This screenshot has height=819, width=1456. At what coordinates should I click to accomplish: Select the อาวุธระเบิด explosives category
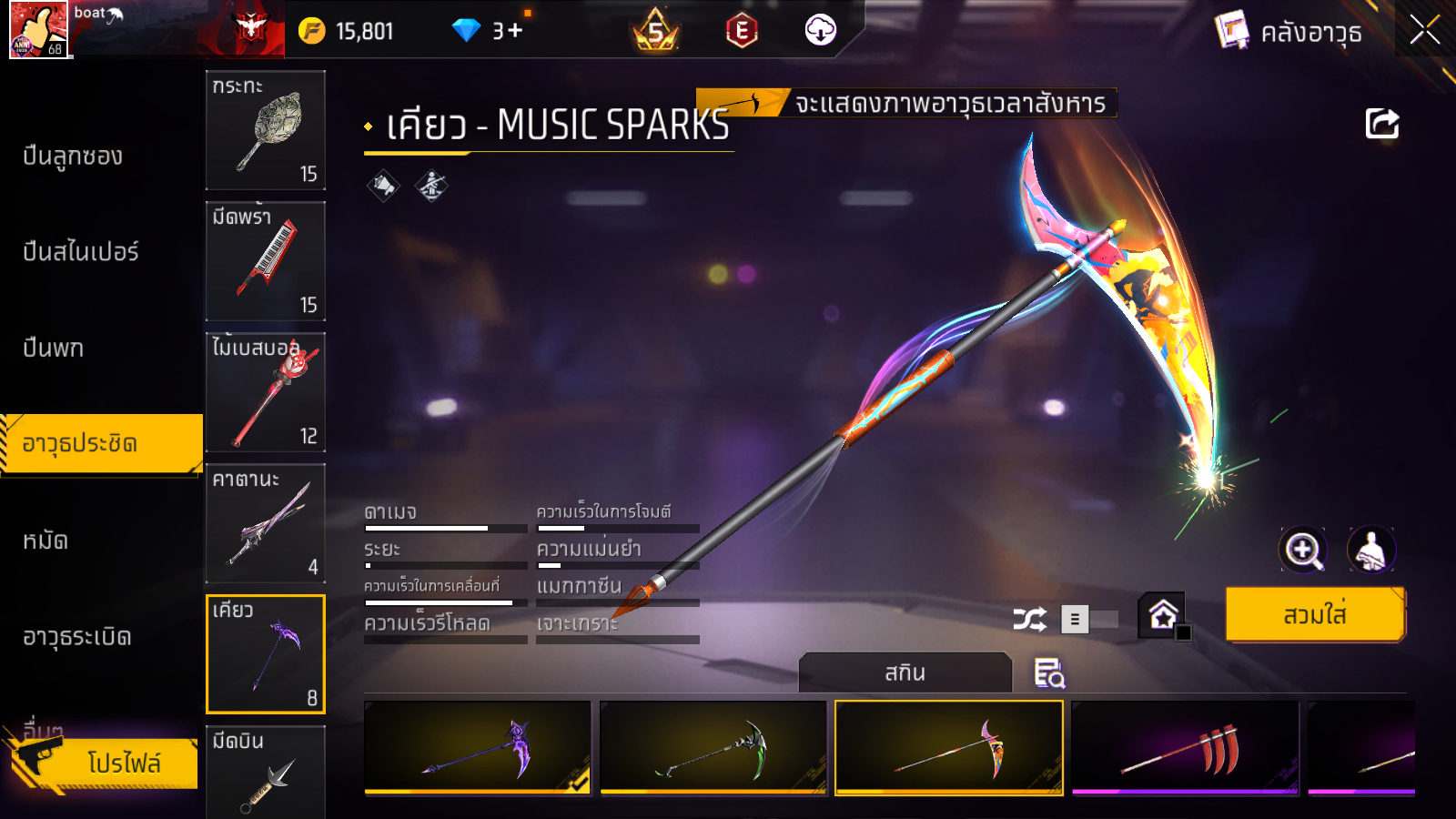(x=77, y=637)
